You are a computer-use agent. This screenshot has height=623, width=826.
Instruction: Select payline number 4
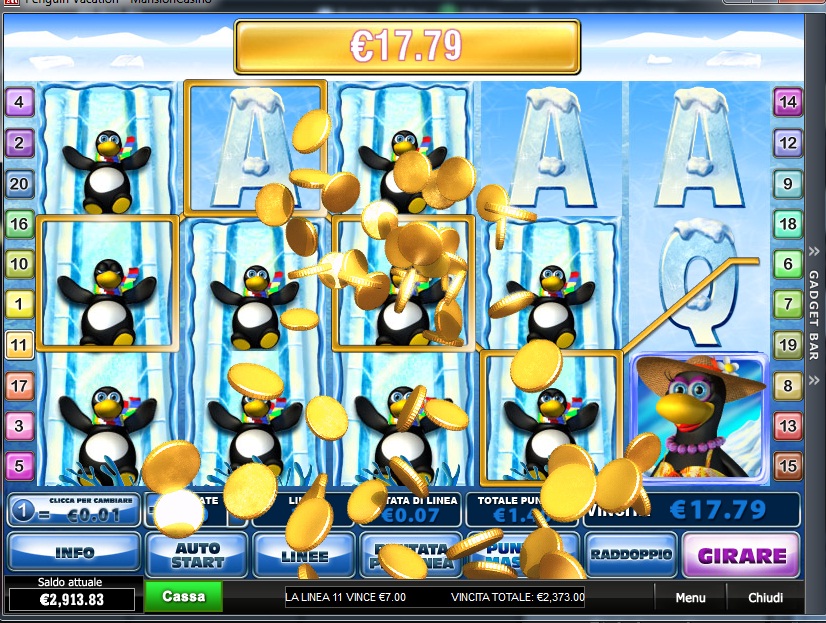19,101
